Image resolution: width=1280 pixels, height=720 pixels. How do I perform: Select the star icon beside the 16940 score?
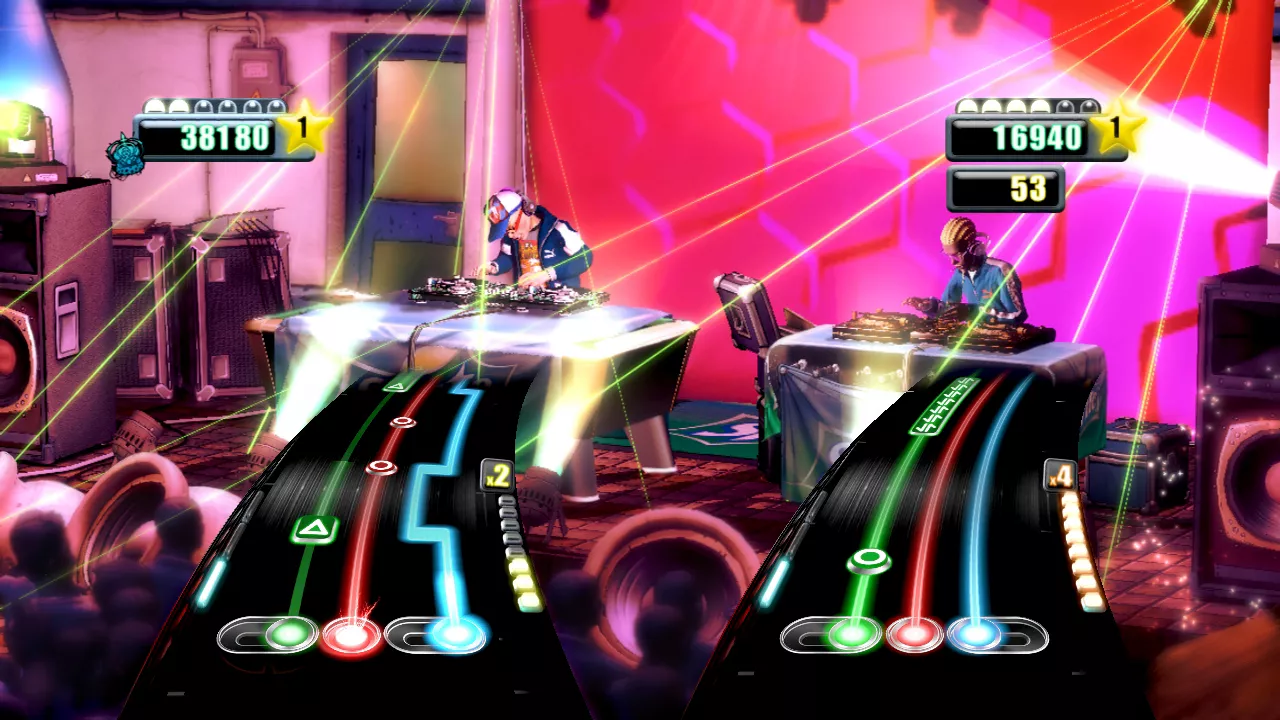1118,131
